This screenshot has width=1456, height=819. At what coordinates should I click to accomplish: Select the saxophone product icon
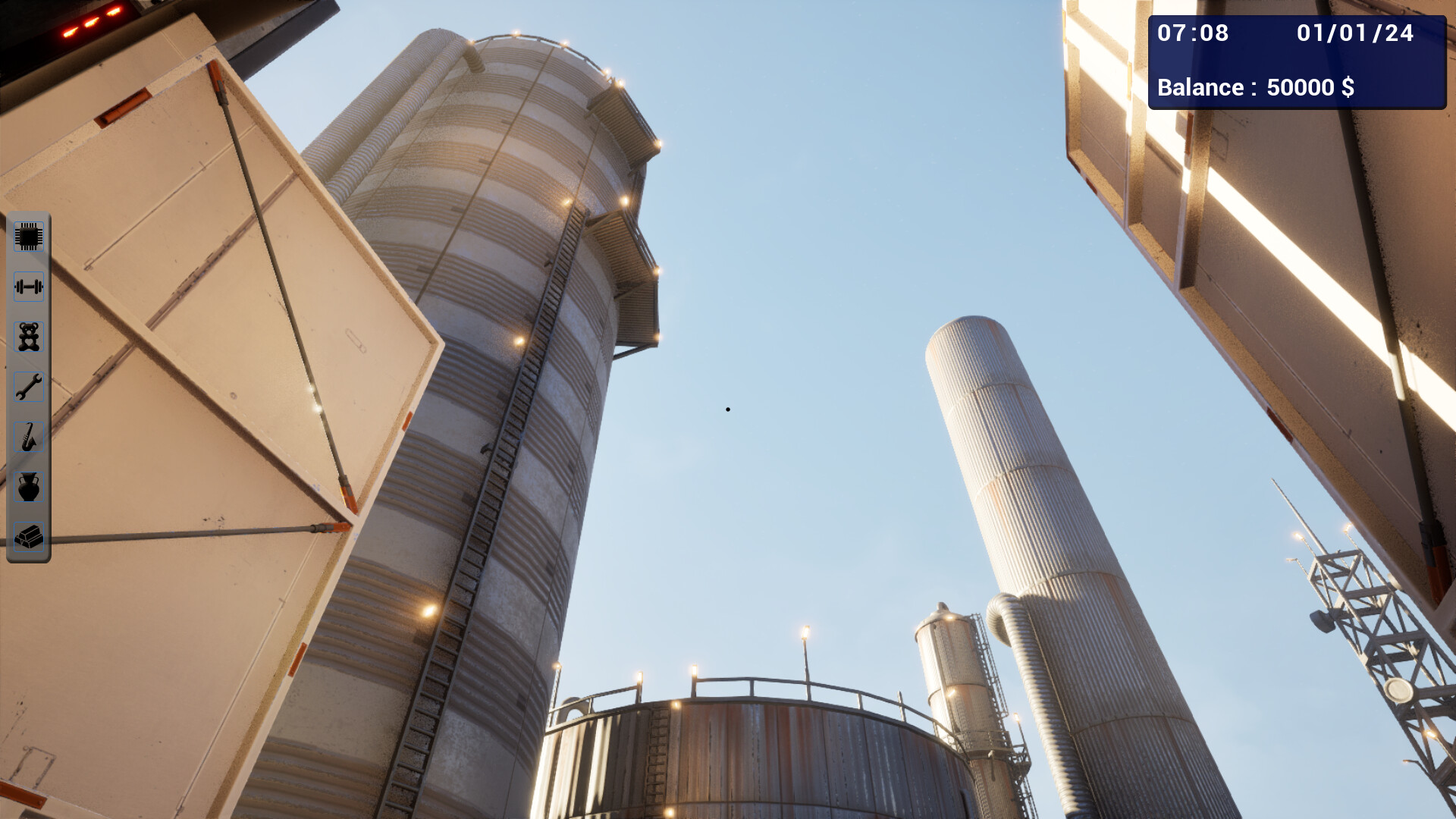click(28, 438)
